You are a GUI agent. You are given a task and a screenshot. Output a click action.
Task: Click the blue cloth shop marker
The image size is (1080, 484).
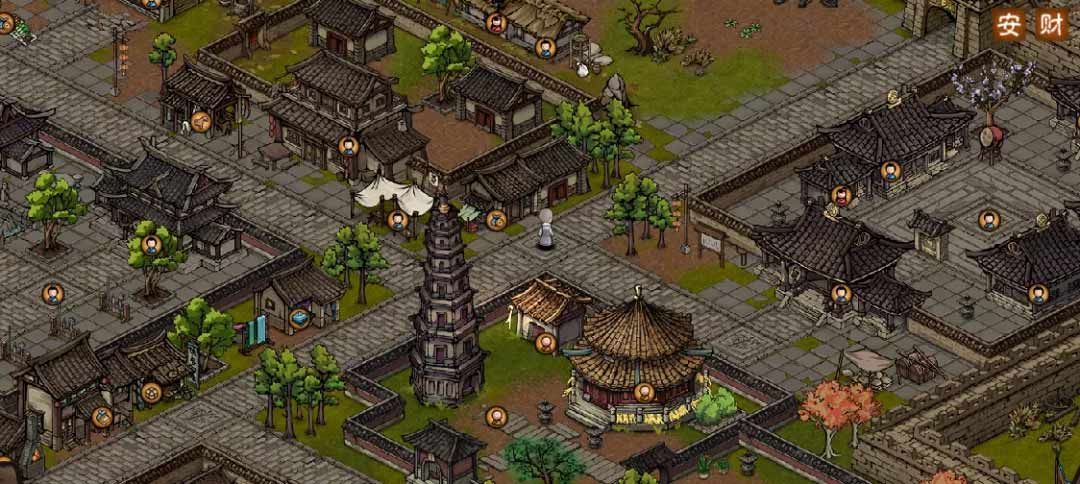pyautogui.click(x=299, y=319)
